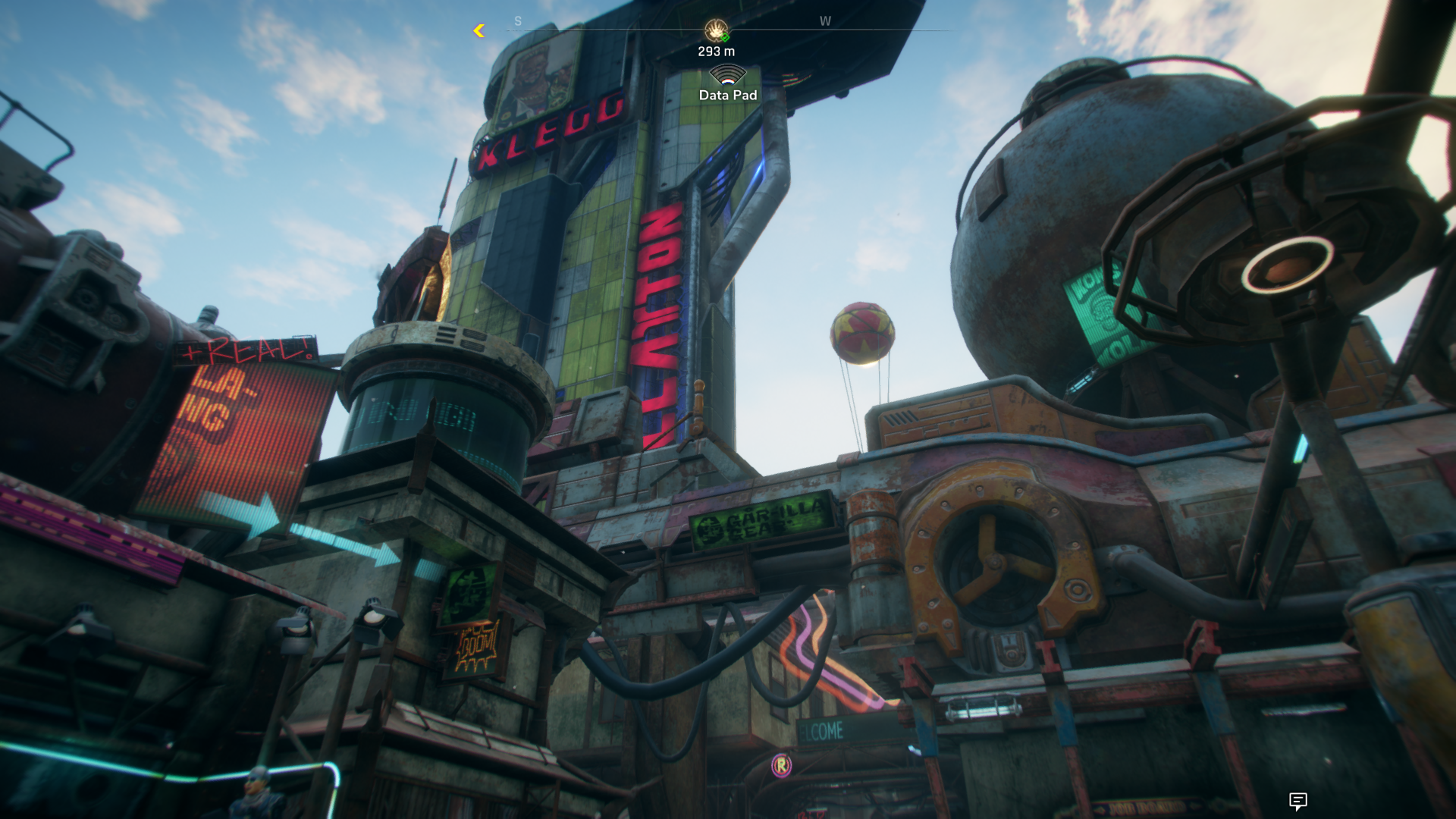Select the Data Pad icon
Viewport: 1456px width, 819px height.
(x=727, y=75)
